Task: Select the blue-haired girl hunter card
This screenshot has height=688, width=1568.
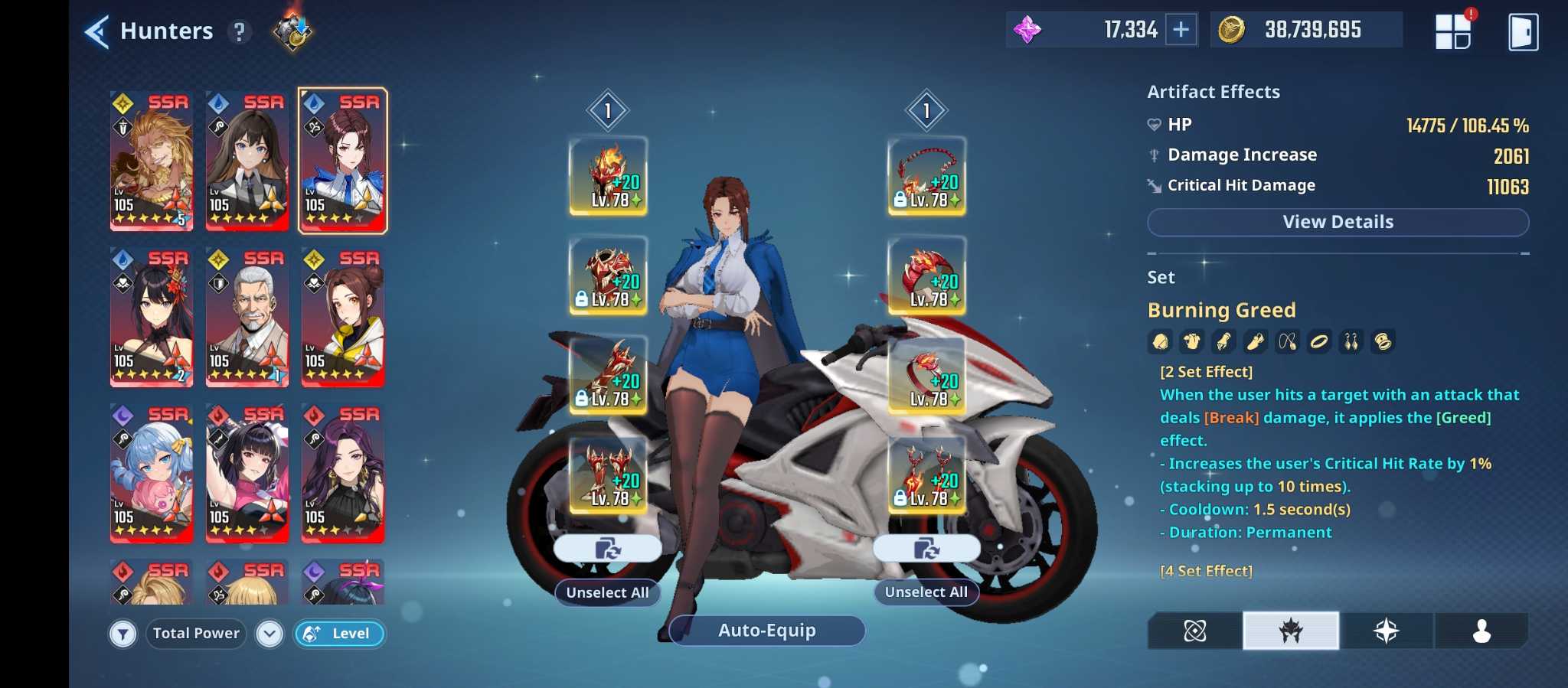Action: (x=152, y=473)
